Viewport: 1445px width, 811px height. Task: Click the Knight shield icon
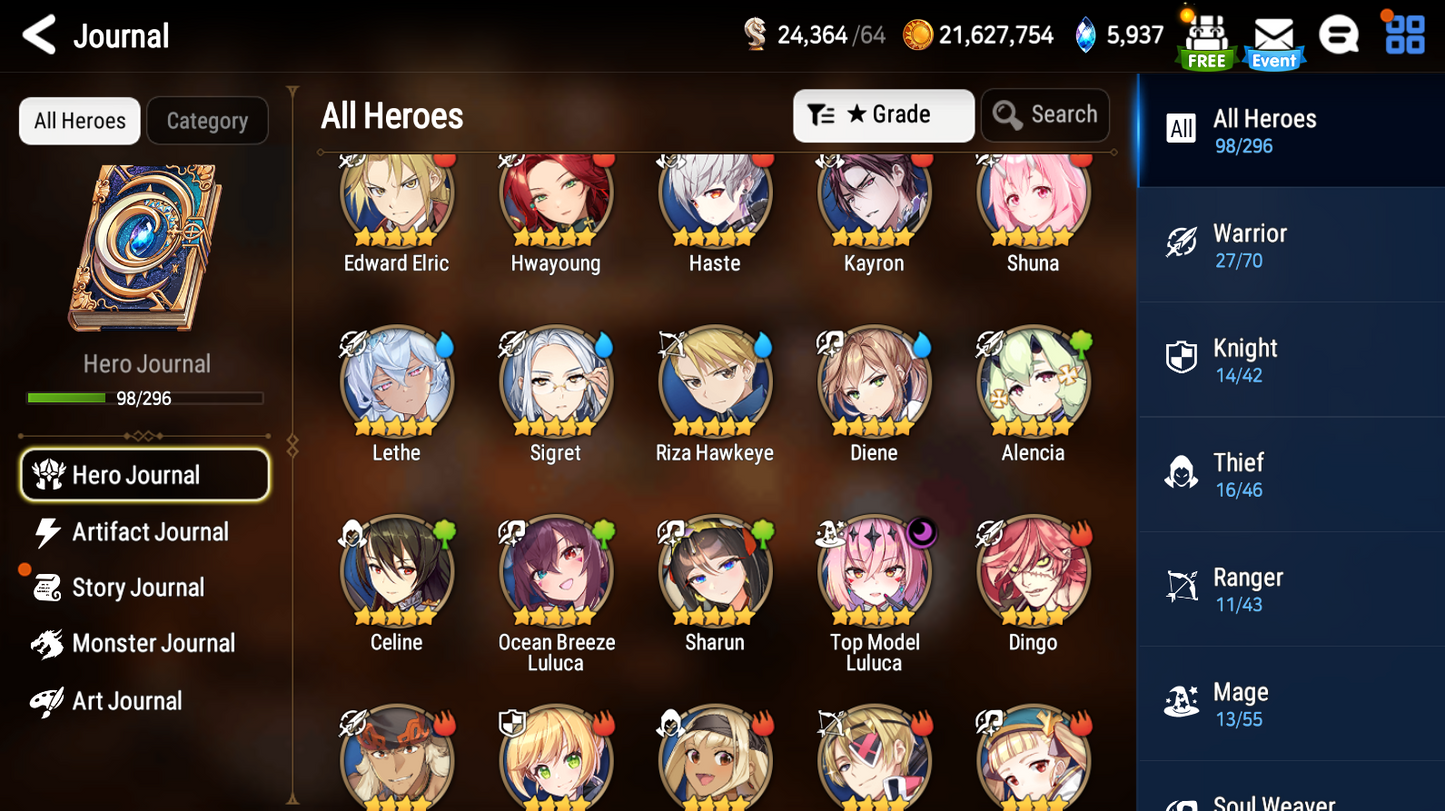[x=1183, y=357]
